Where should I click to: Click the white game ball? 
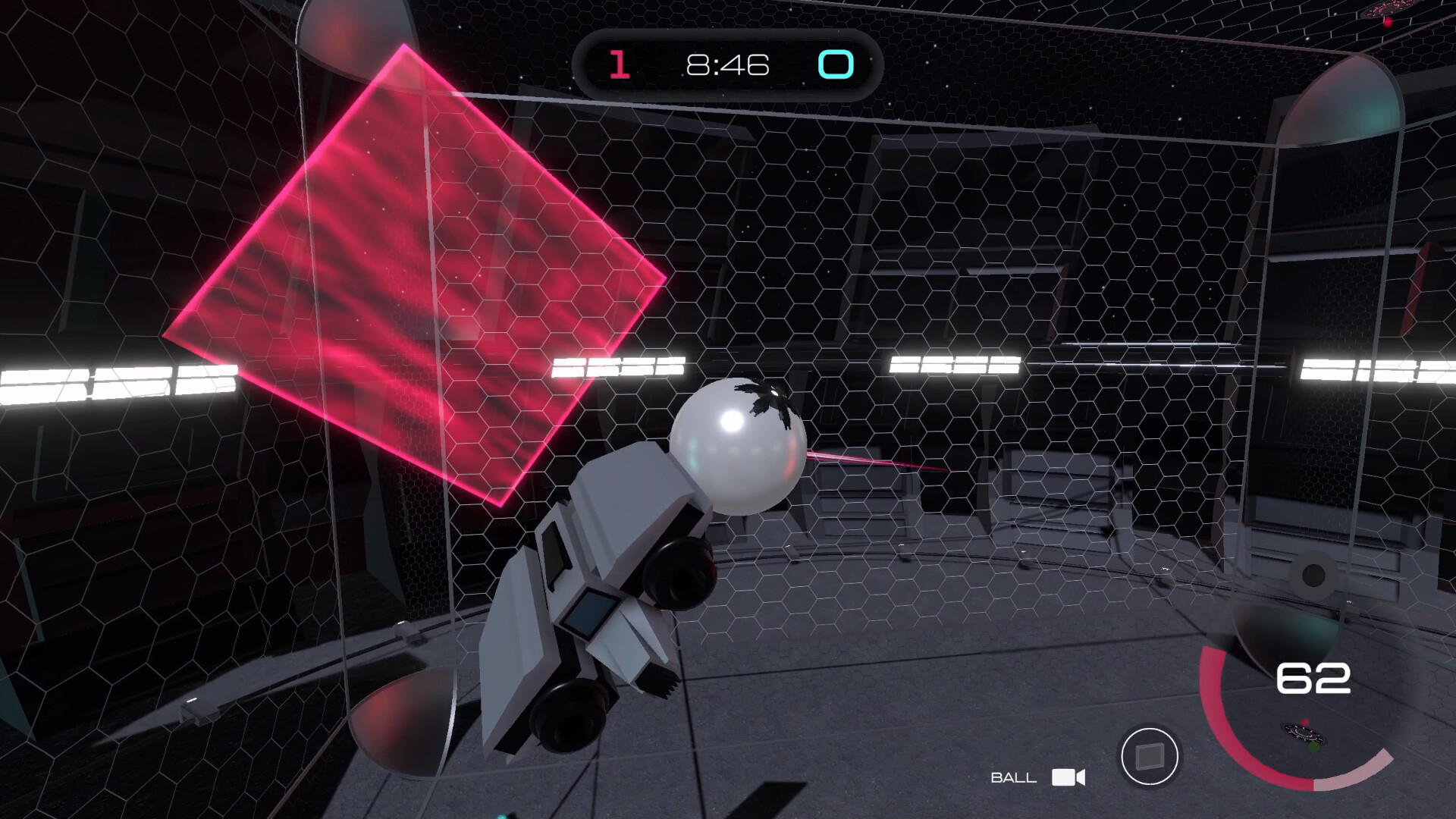739,447
